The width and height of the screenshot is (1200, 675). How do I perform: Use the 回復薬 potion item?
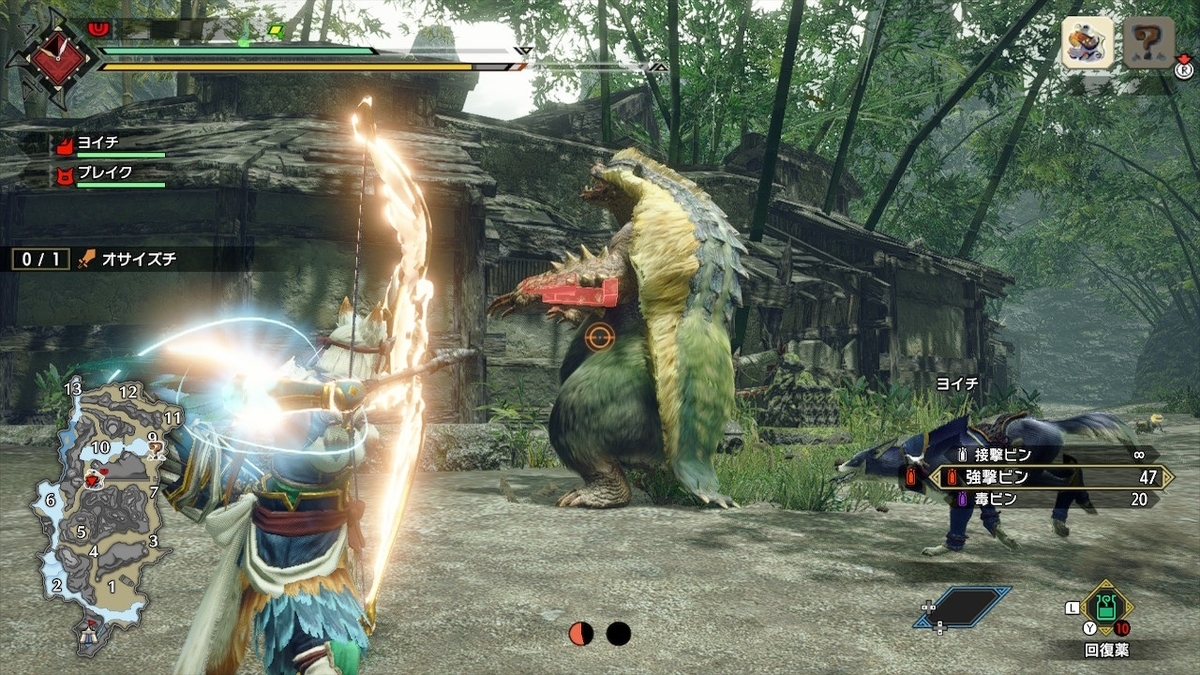point(1107,607)
